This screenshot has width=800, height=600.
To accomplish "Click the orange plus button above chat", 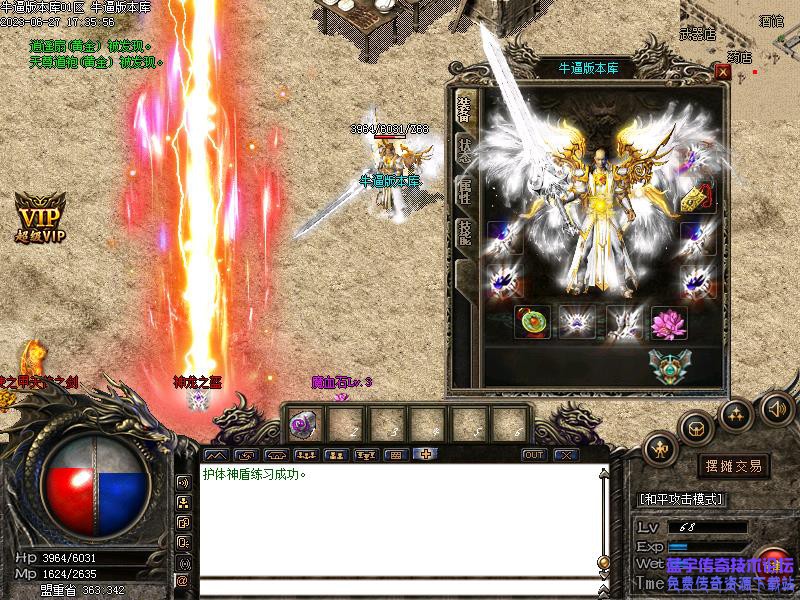I will click(x=425, y=455).
